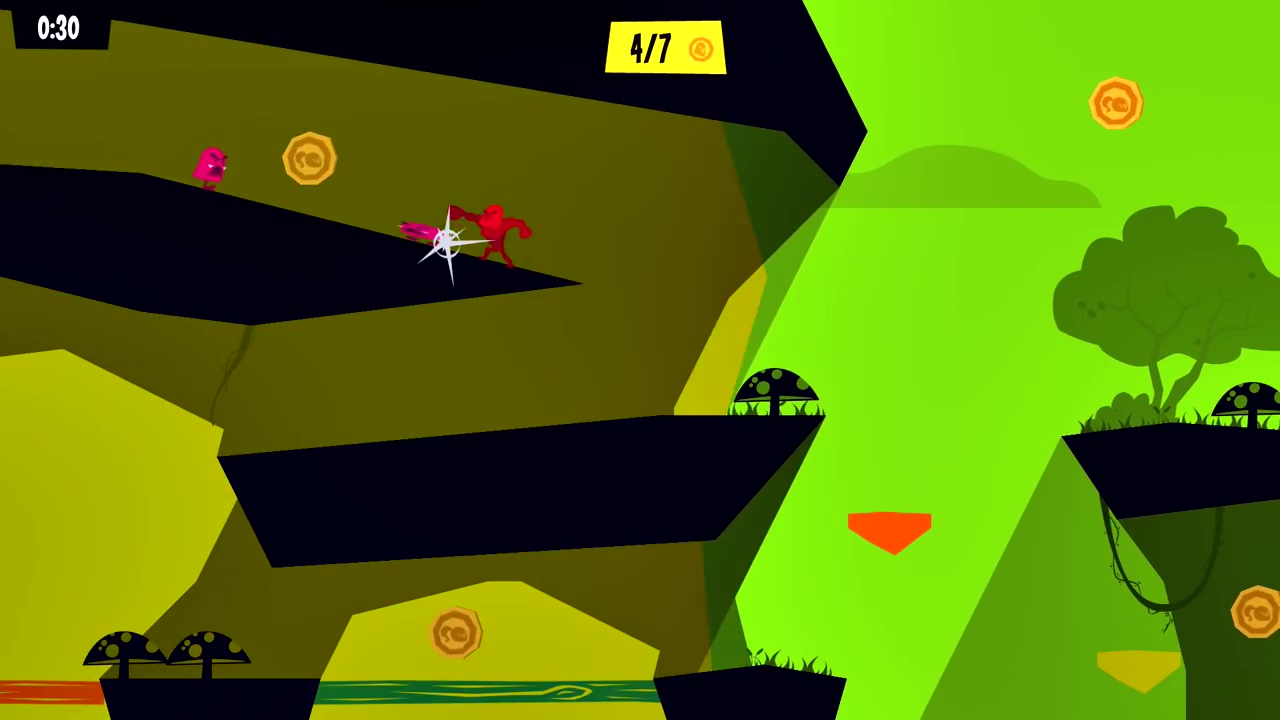Open the 4/7 coin counter panel
The image size is (1280, 720).
point(665,48)
